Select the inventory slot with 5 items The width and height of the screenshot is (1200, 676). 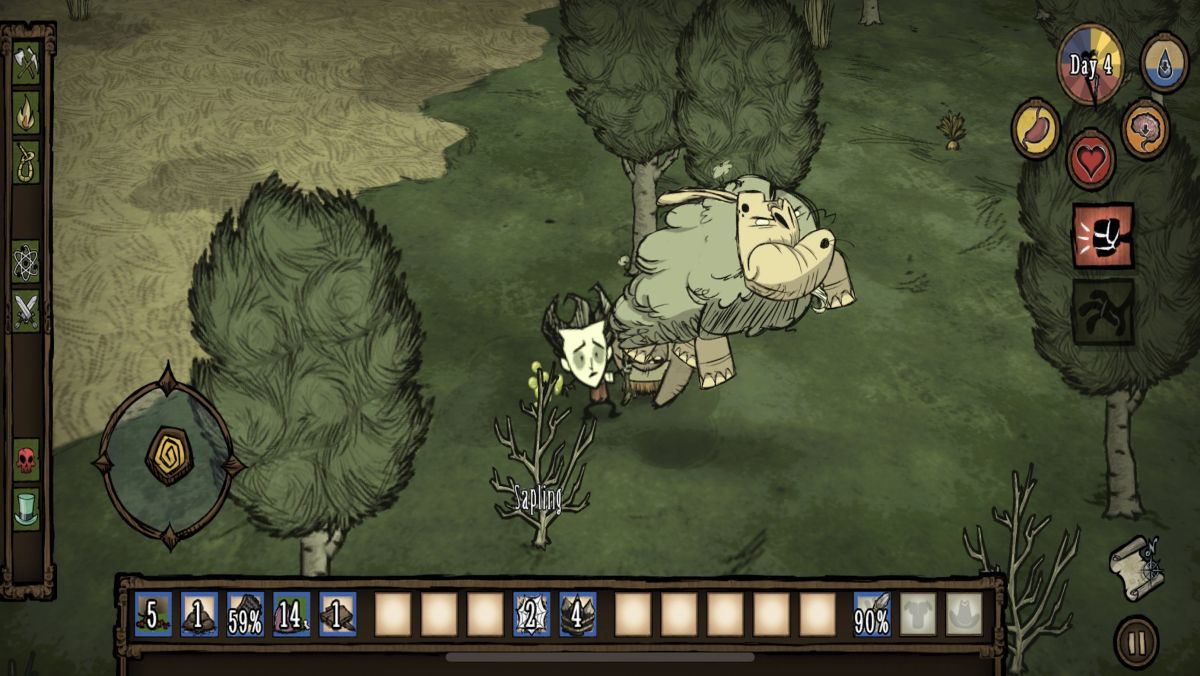153,614
